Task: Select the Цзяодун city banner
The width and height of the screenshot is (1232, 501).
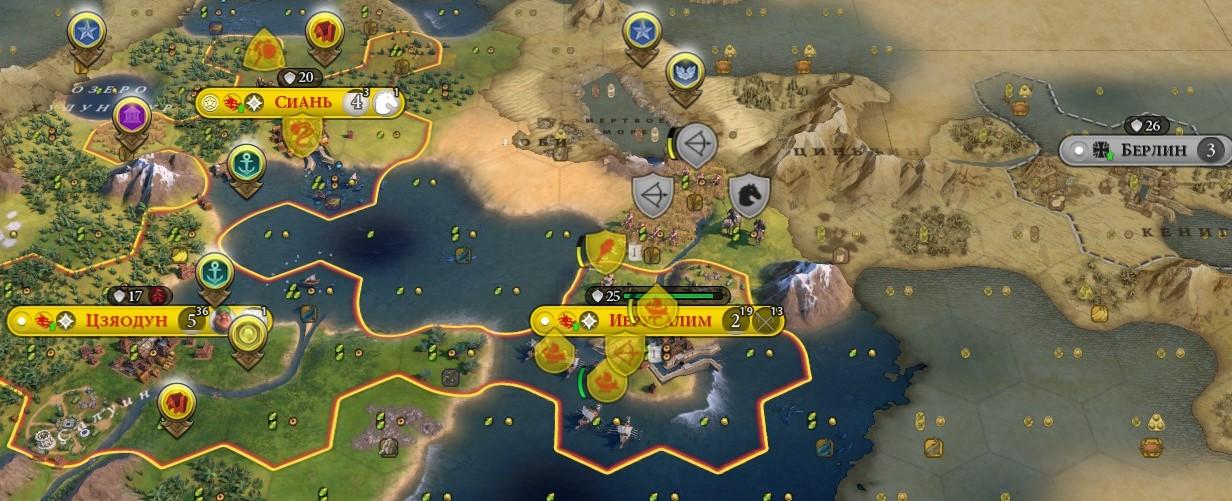Action: coord(120,321)
